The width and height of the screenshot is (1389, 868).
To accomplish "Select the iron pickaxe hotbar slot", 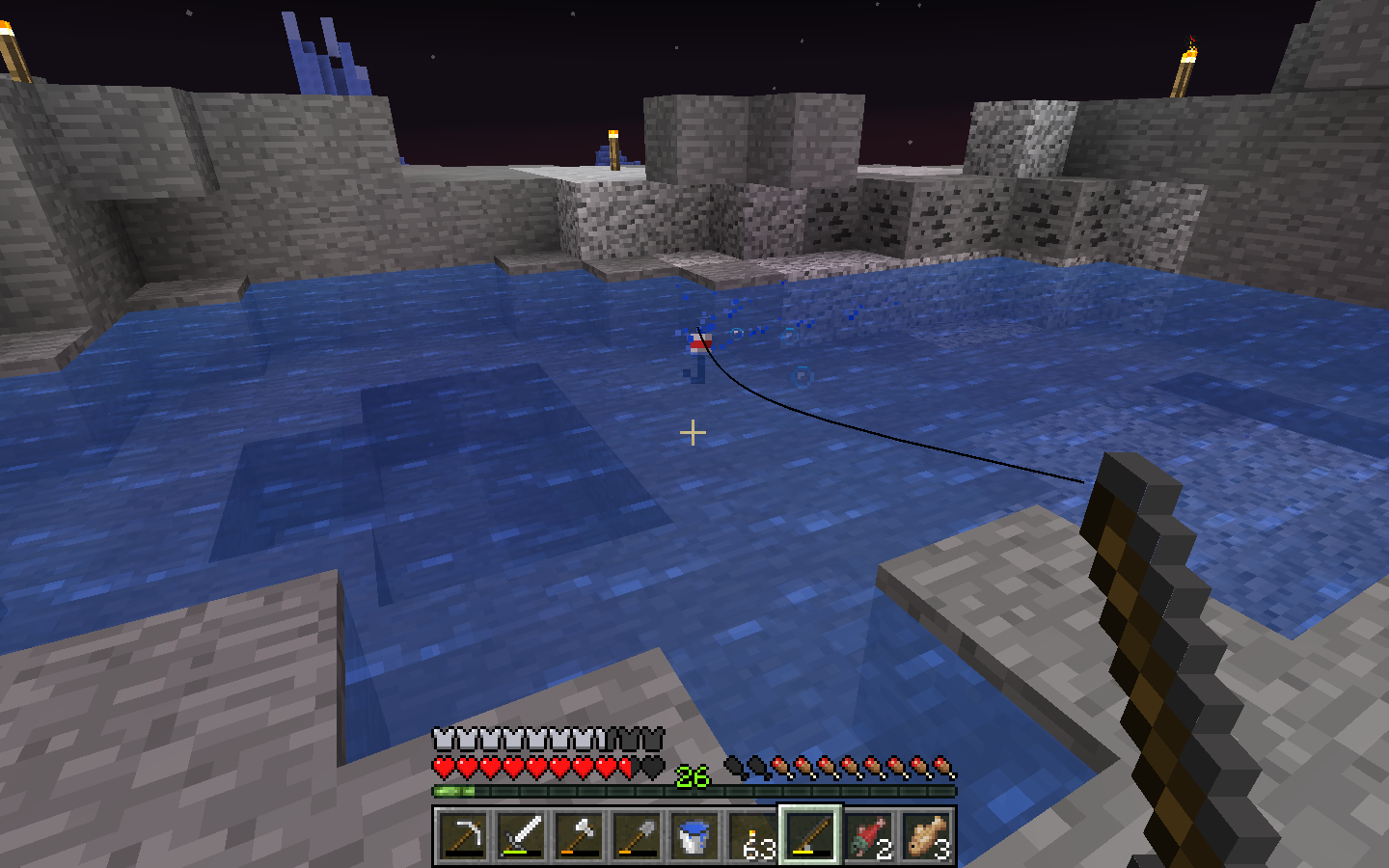I will [x=463, y=835].
